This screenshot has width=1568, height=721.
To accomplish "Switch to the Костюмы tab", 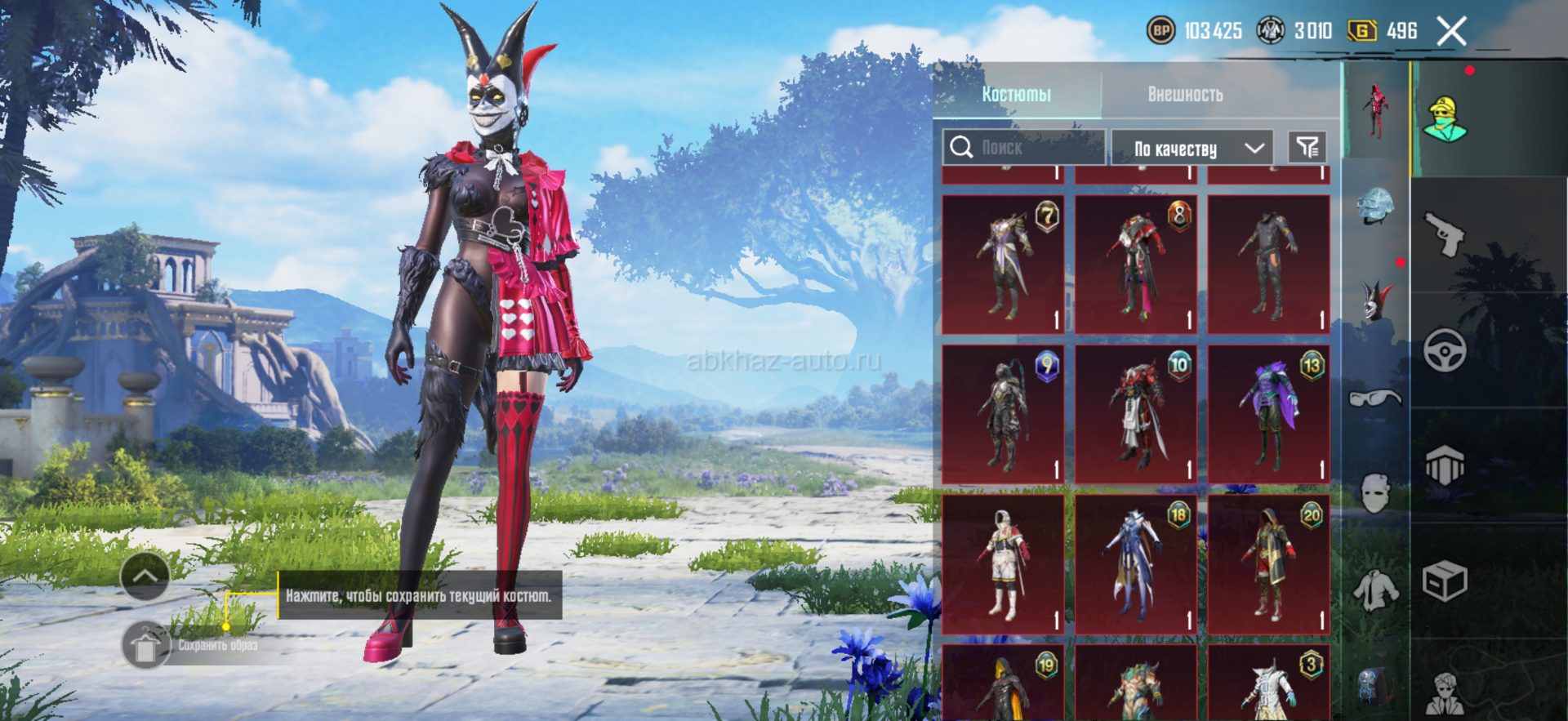I will (x=1016, y=95).
